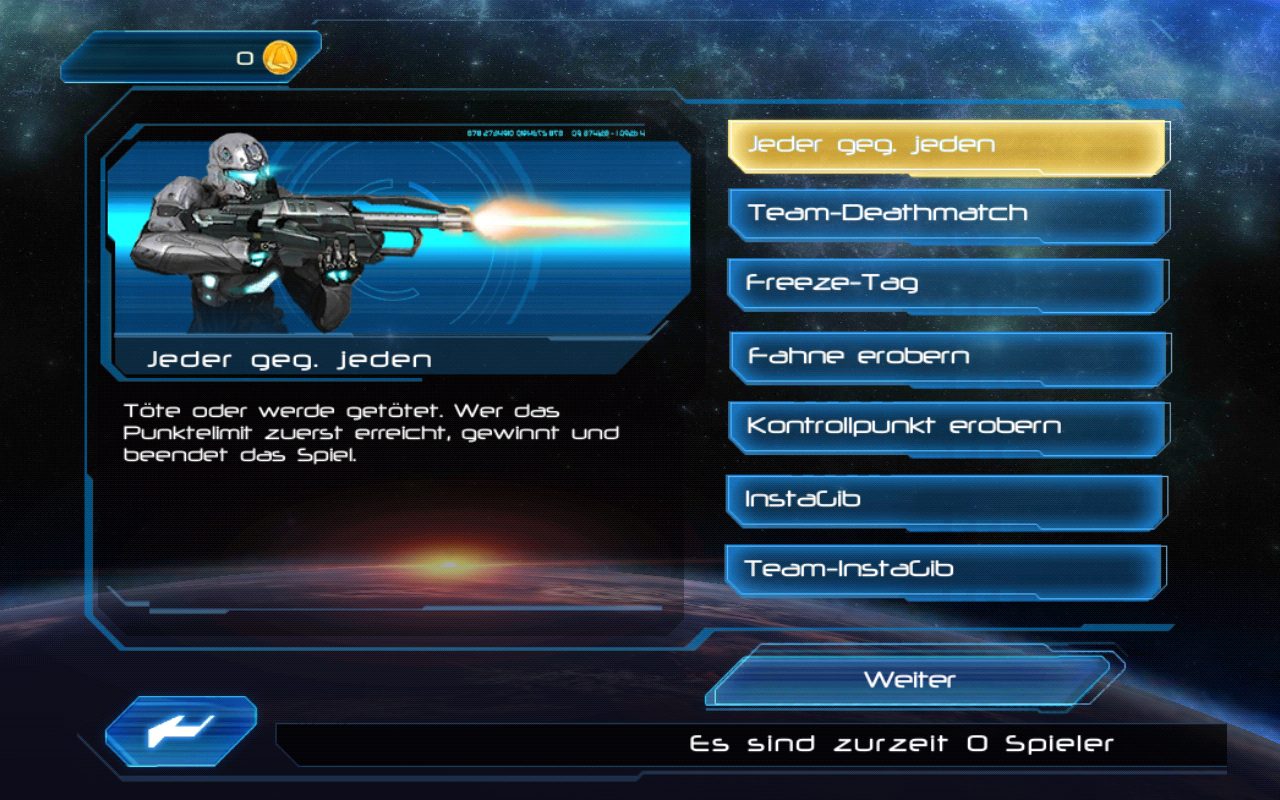Select the InstaGib mode
This screenshot has height=800, width=1280.
945,499
